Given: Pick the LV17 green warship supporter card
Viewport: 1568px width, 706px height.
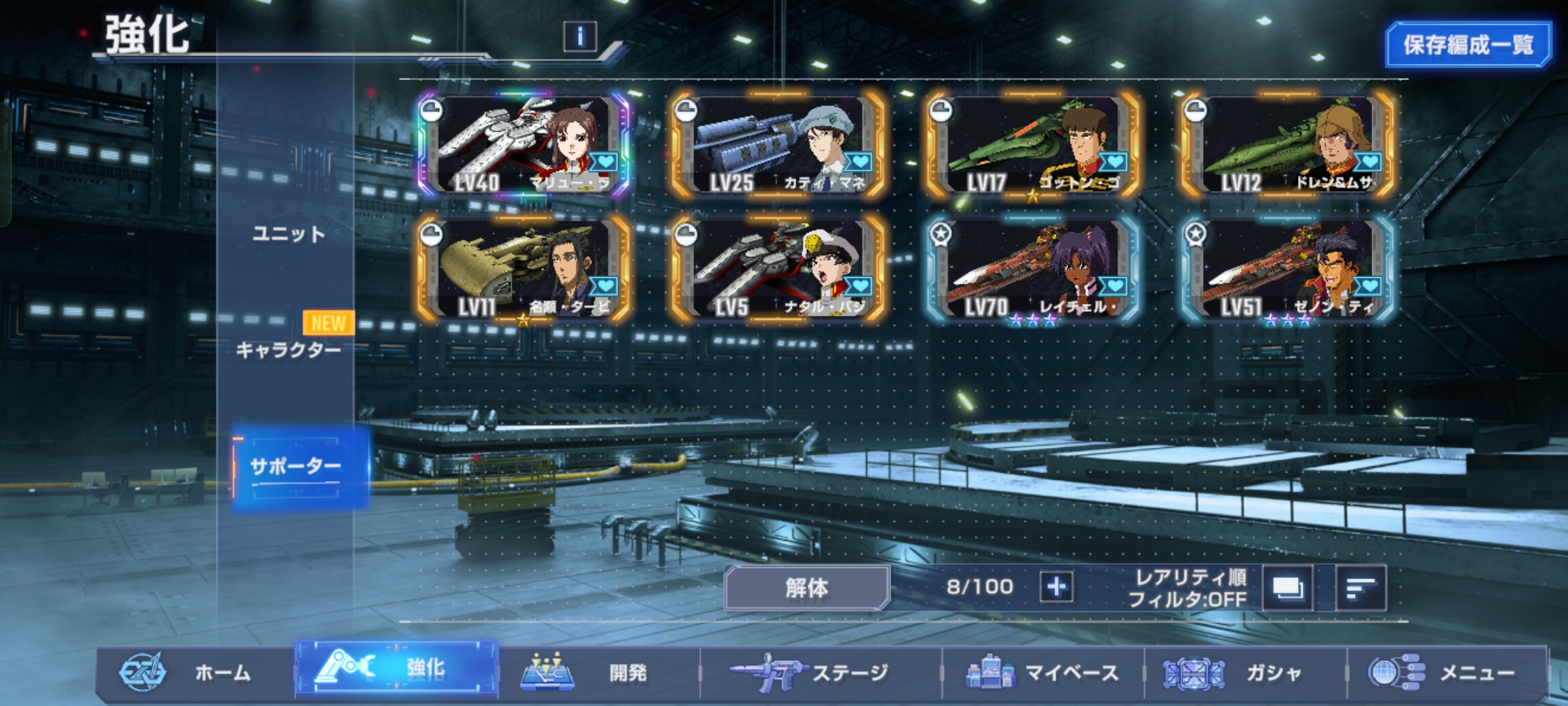Looking at the screenshot, I should click(x=1034, y=145).
